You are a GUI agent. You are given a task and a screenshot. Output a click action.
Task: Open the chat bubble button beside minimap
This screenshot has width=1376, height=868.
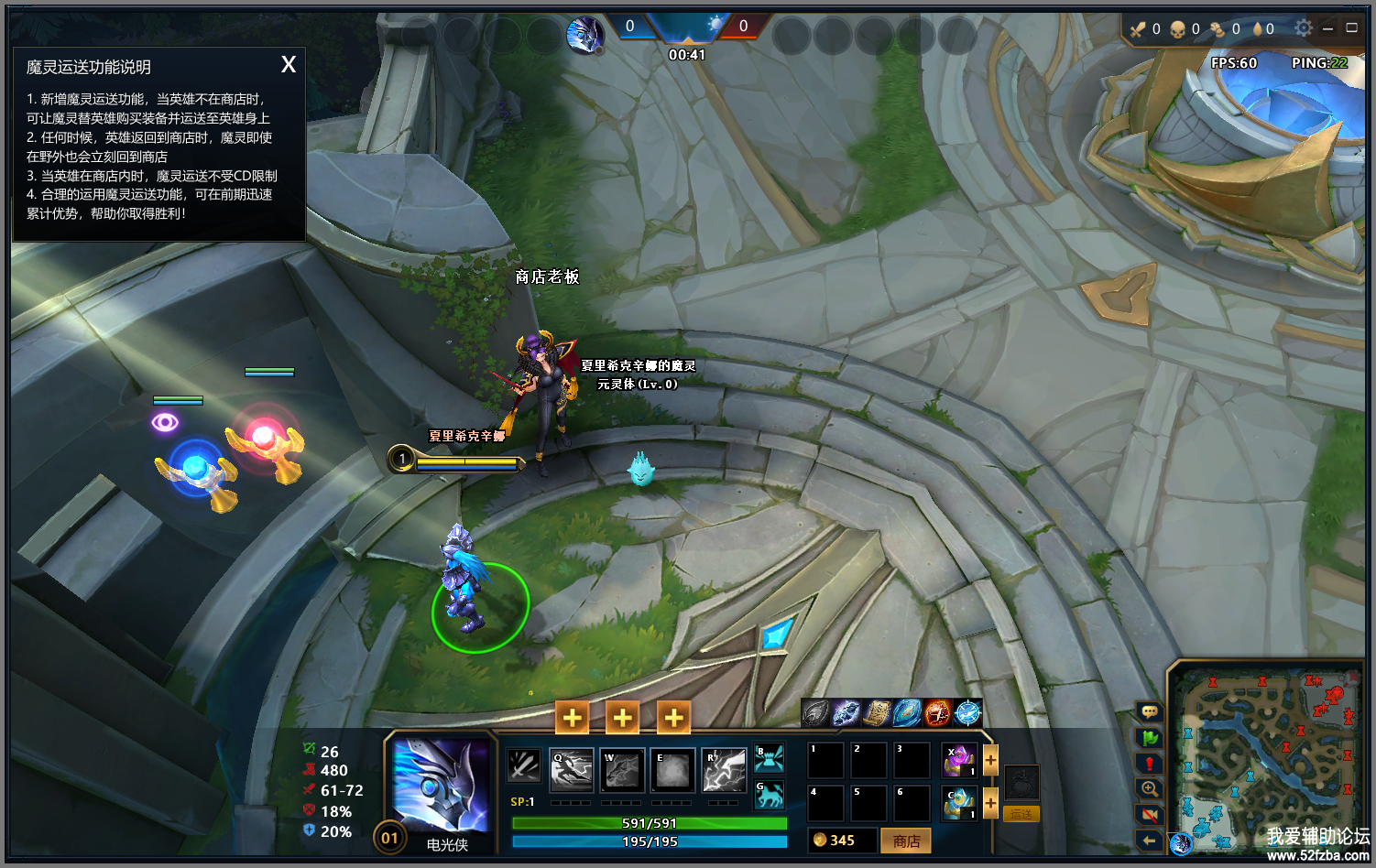pos(1149,711)
